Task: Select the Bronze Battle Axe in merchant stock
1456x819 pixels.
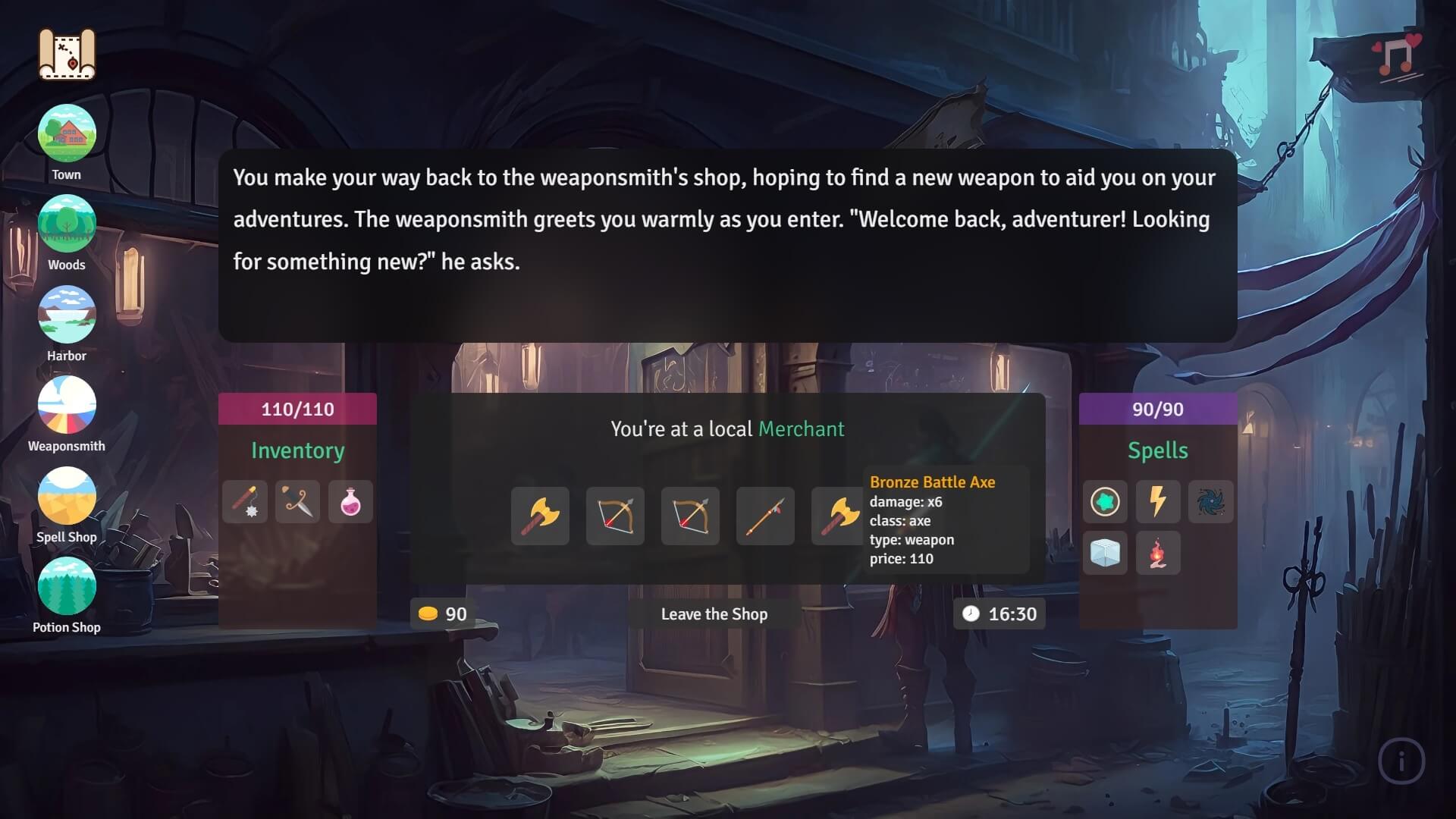Action: point(540,516)
